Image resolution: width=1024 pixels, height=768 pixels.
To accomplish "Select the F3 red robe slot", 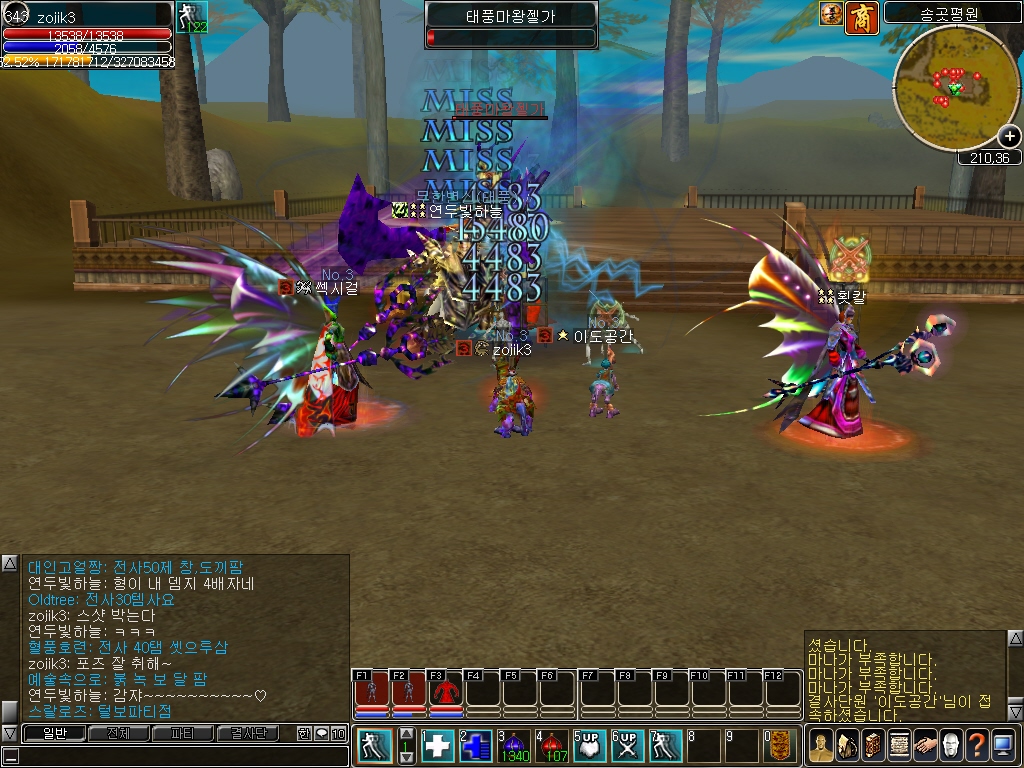I will coord(446,692).
